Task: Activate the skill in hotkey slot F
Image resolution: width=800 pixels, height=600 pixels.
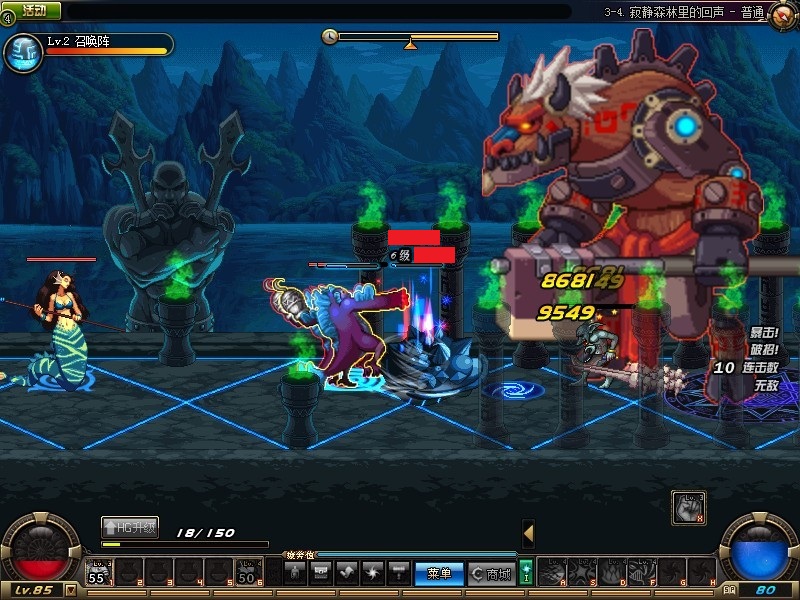Action: click(x=642, y=572)
